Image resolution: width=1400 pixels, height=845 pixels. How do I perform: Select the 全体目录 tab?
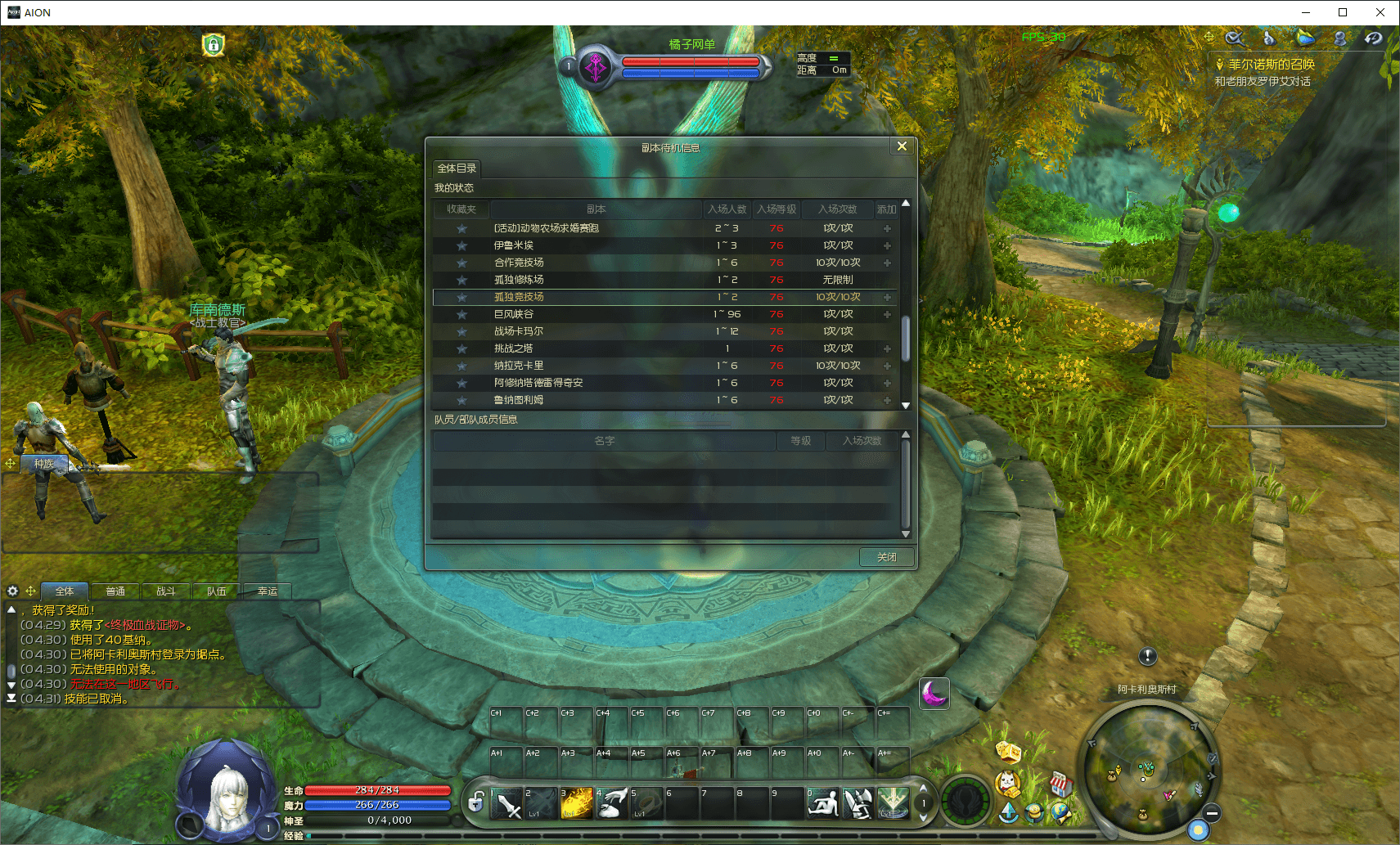coord(457,169)
